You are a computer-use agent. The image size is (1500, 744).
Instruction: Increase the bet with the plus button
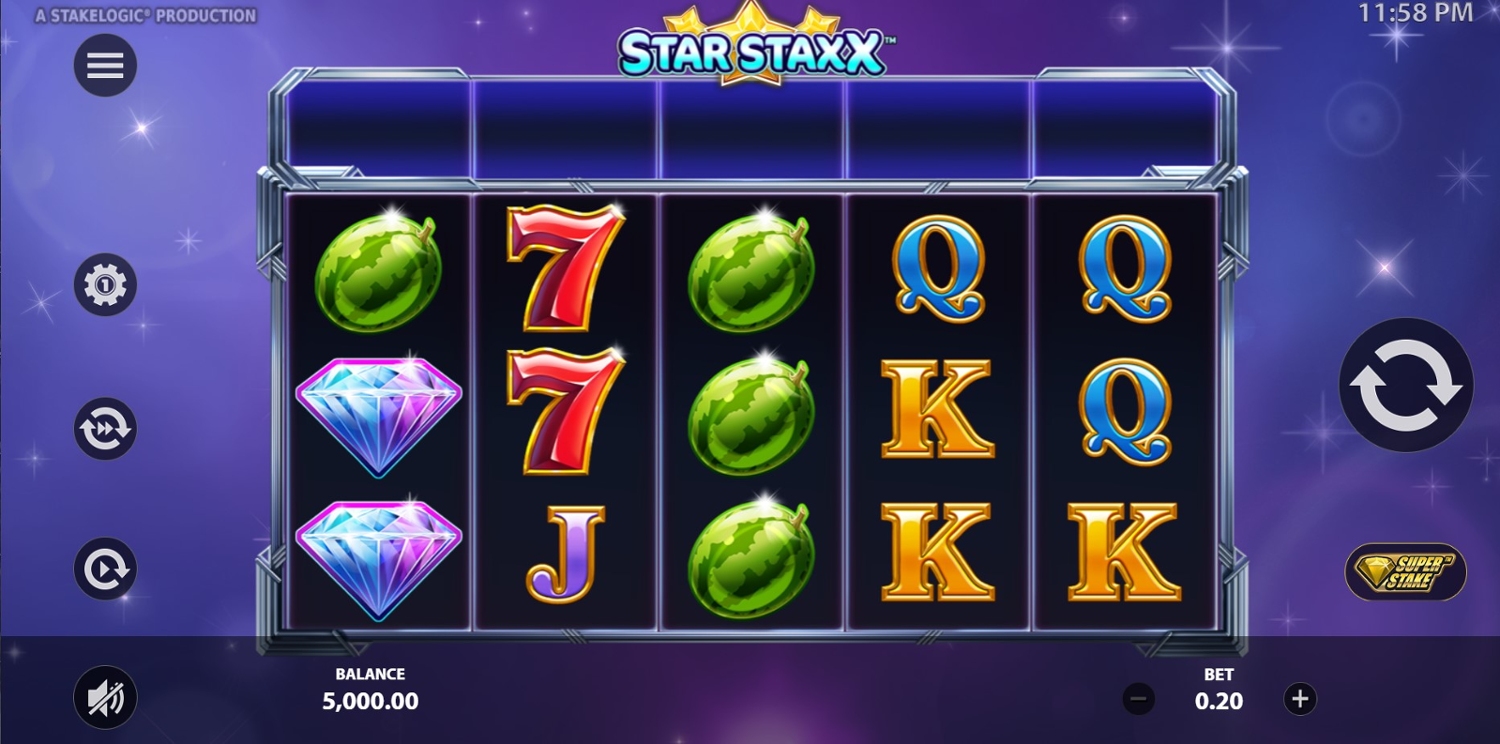click(x=1300, y=699)
